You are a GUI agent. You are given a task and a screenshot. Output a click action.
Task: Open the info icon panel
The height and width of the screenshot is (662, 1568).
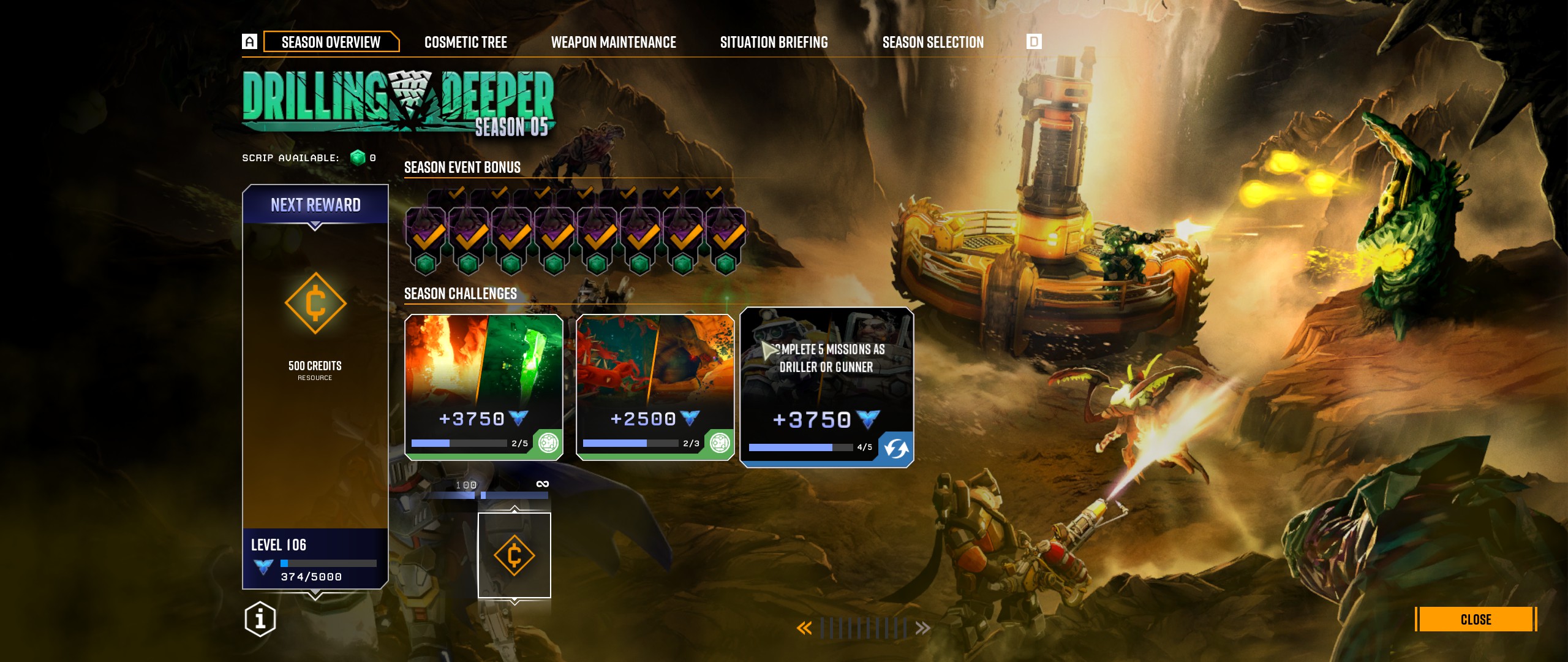point(260,619)
